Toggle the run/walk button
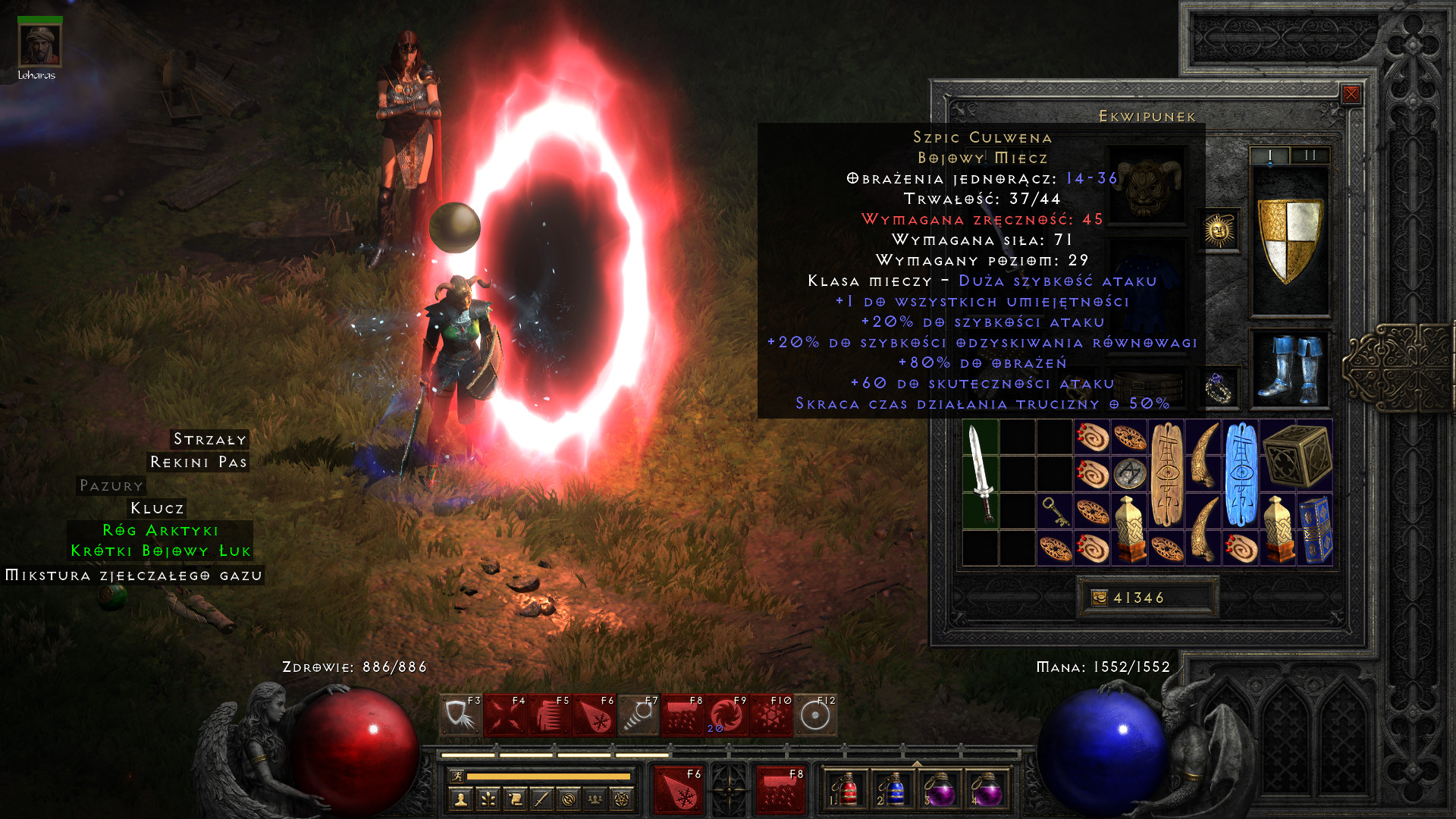Screen dimensions: 1456x819 click(x=457, y=776)
